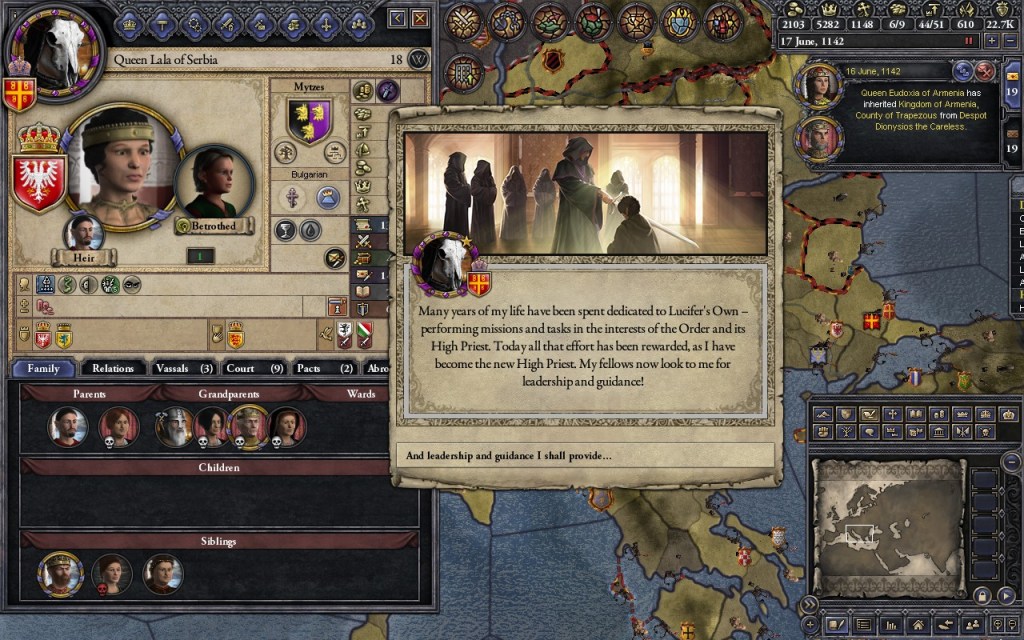Screen dimensions: 1024x640
Task: Open the Vassals tab
Action: tap(184, 368)
